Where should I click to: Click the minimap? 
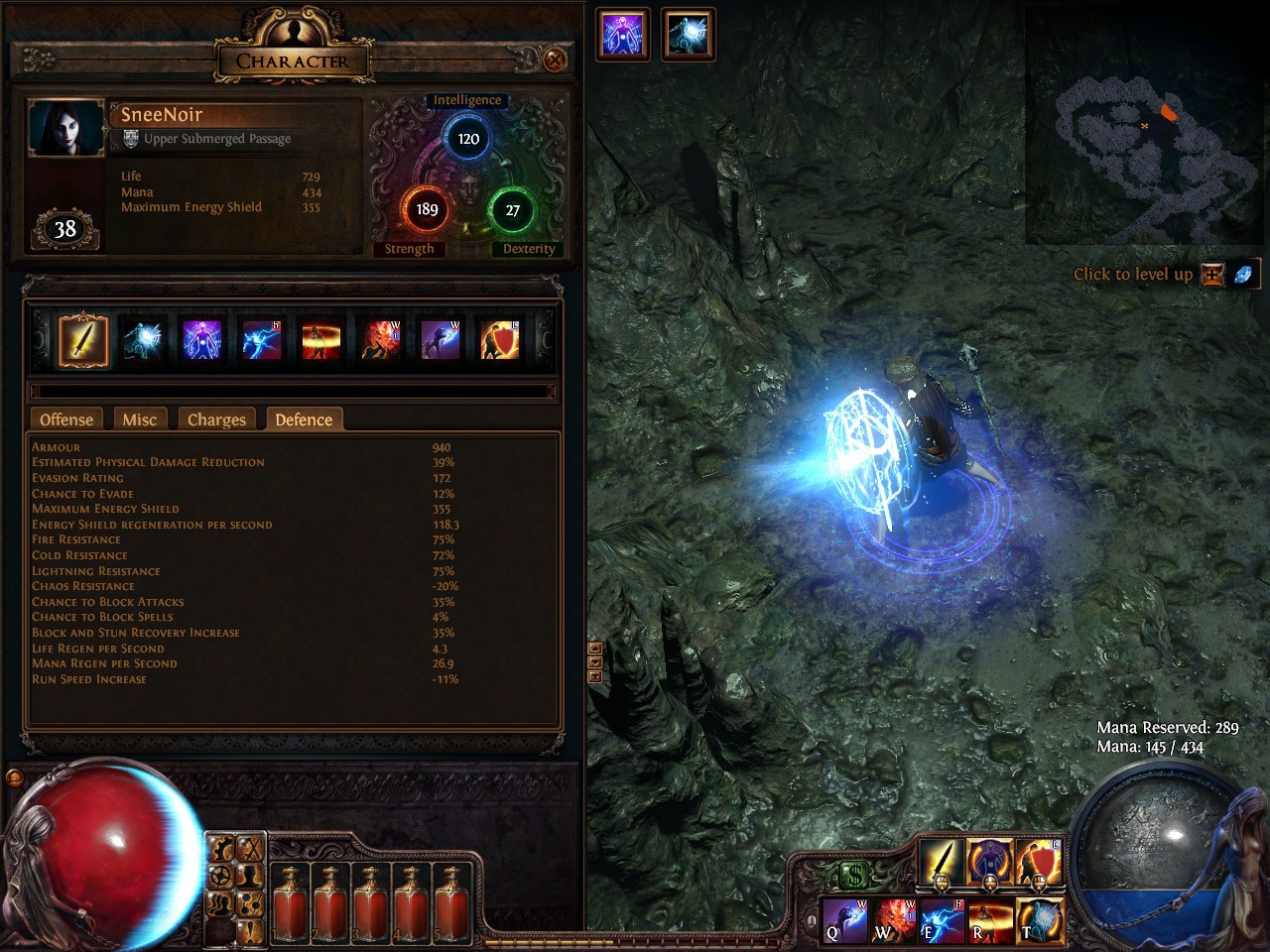[x=1144, y=126]
